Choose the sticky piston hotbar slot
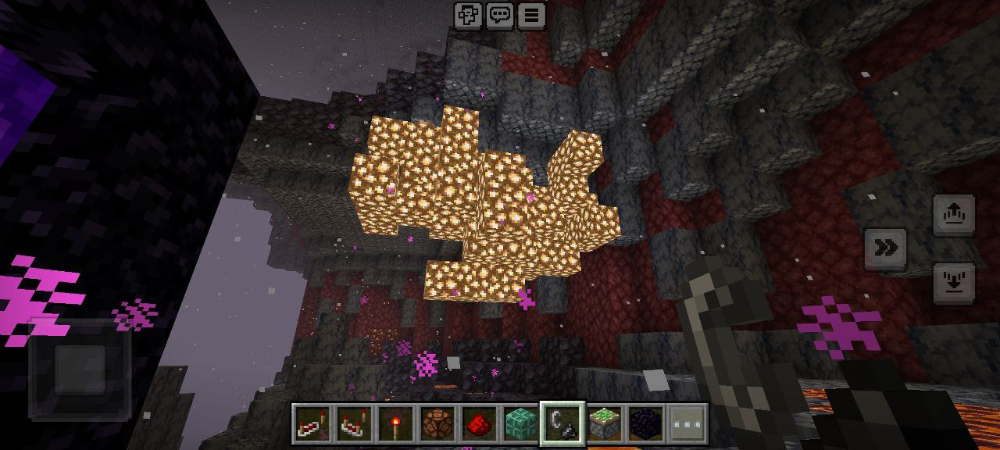1000x450 pixels. pyautogui.click(x=603, y=423)
